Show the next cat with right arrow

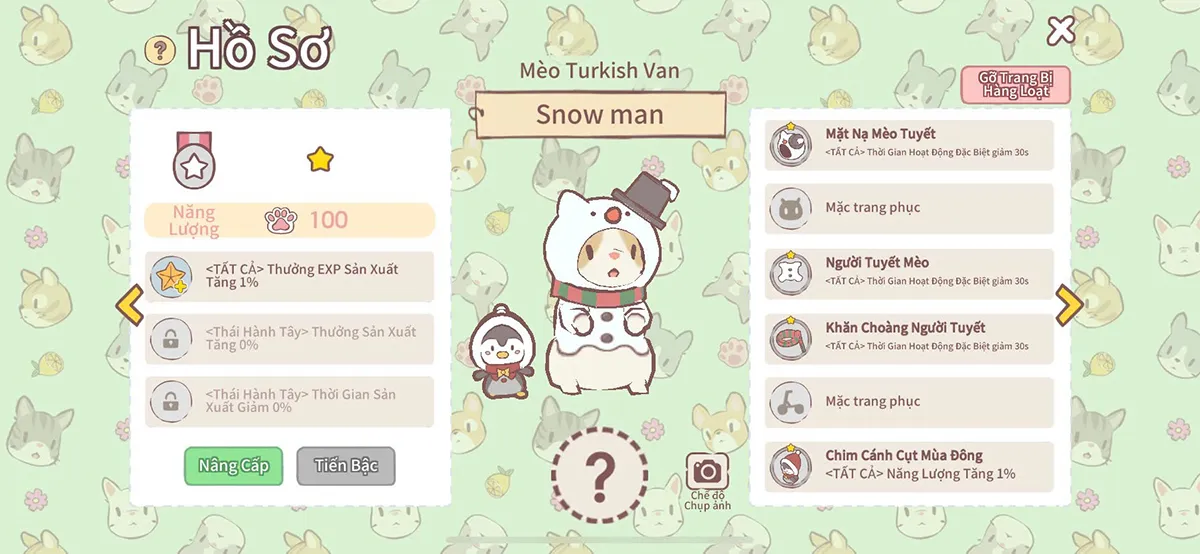[1069, 306]
